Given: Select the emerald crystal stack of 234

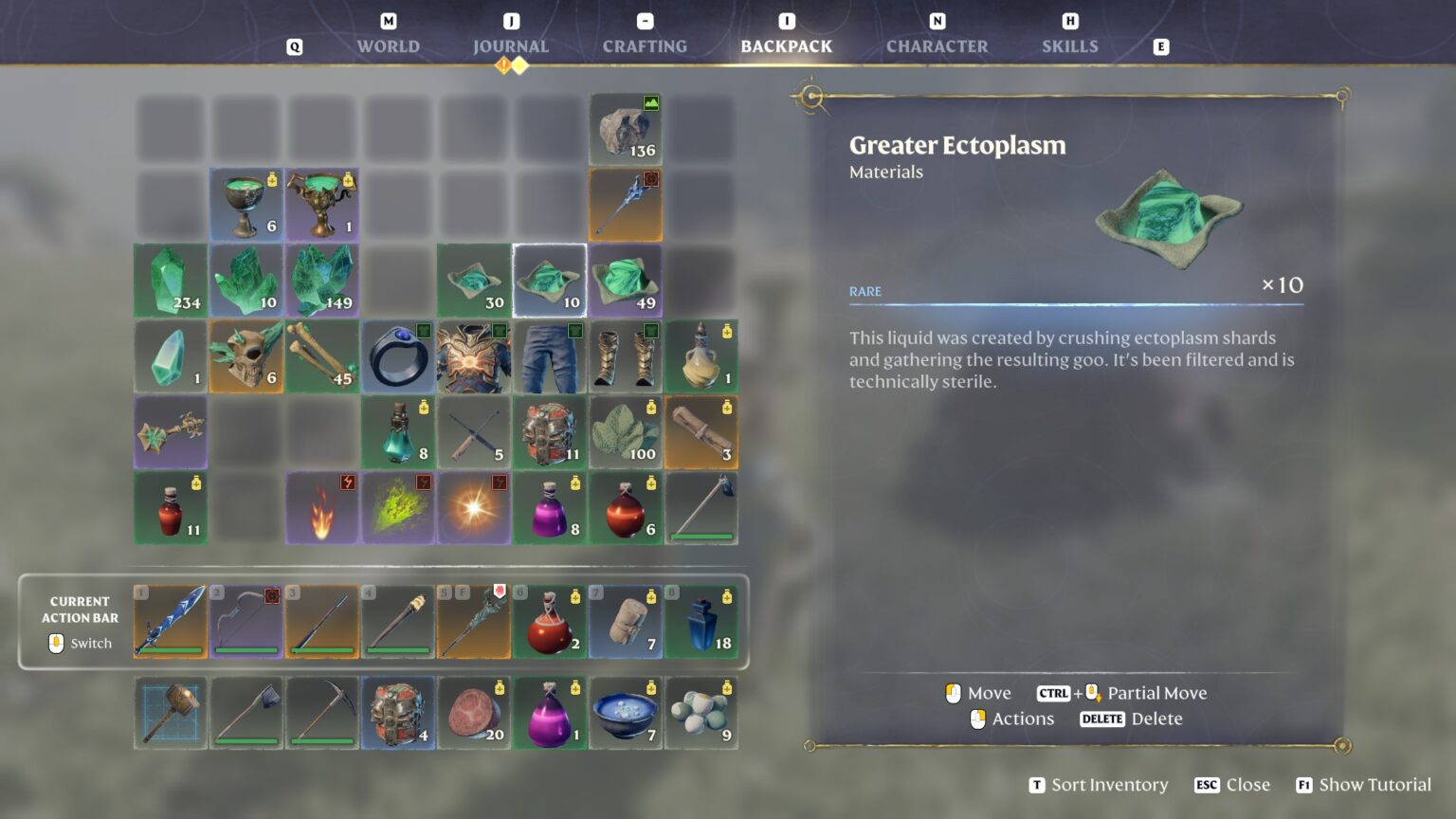Looking at the screenshot, I should click(170, 280).
